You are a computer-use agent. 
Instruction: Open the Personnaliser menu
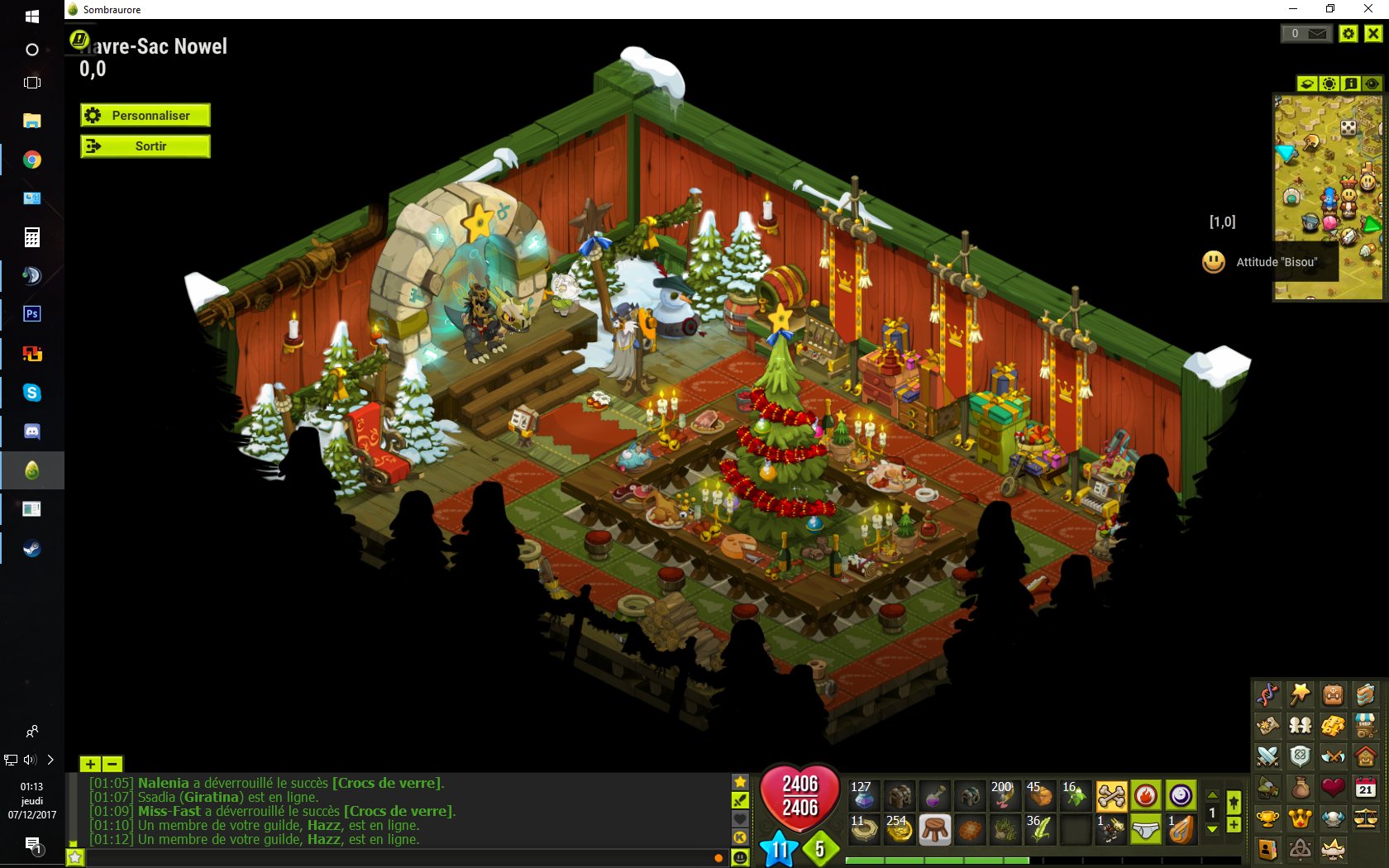146,116
